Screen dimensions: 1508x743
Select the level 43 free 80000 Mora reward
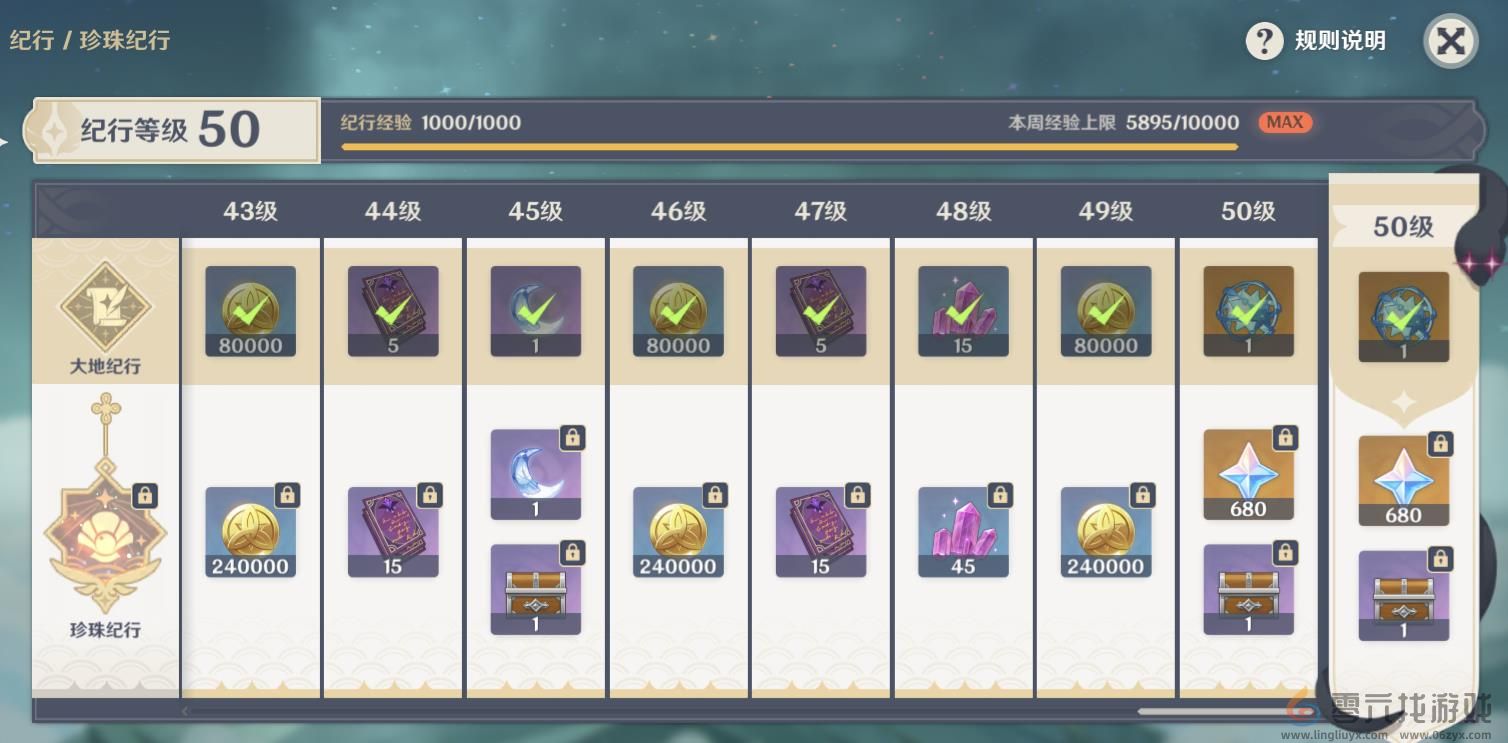click(250, 311)
